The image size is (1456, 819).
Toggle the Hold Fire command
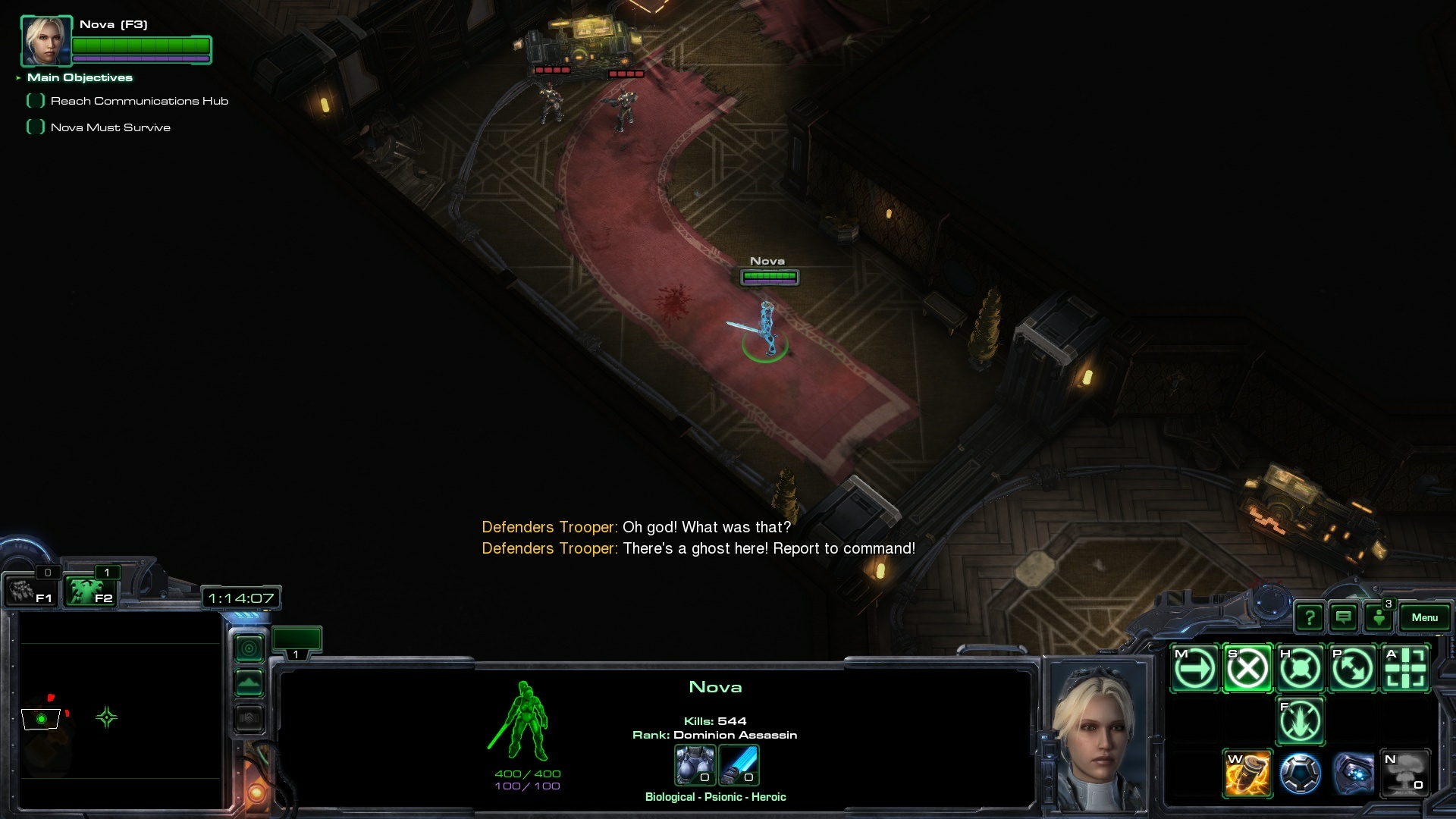[1301, 720]
